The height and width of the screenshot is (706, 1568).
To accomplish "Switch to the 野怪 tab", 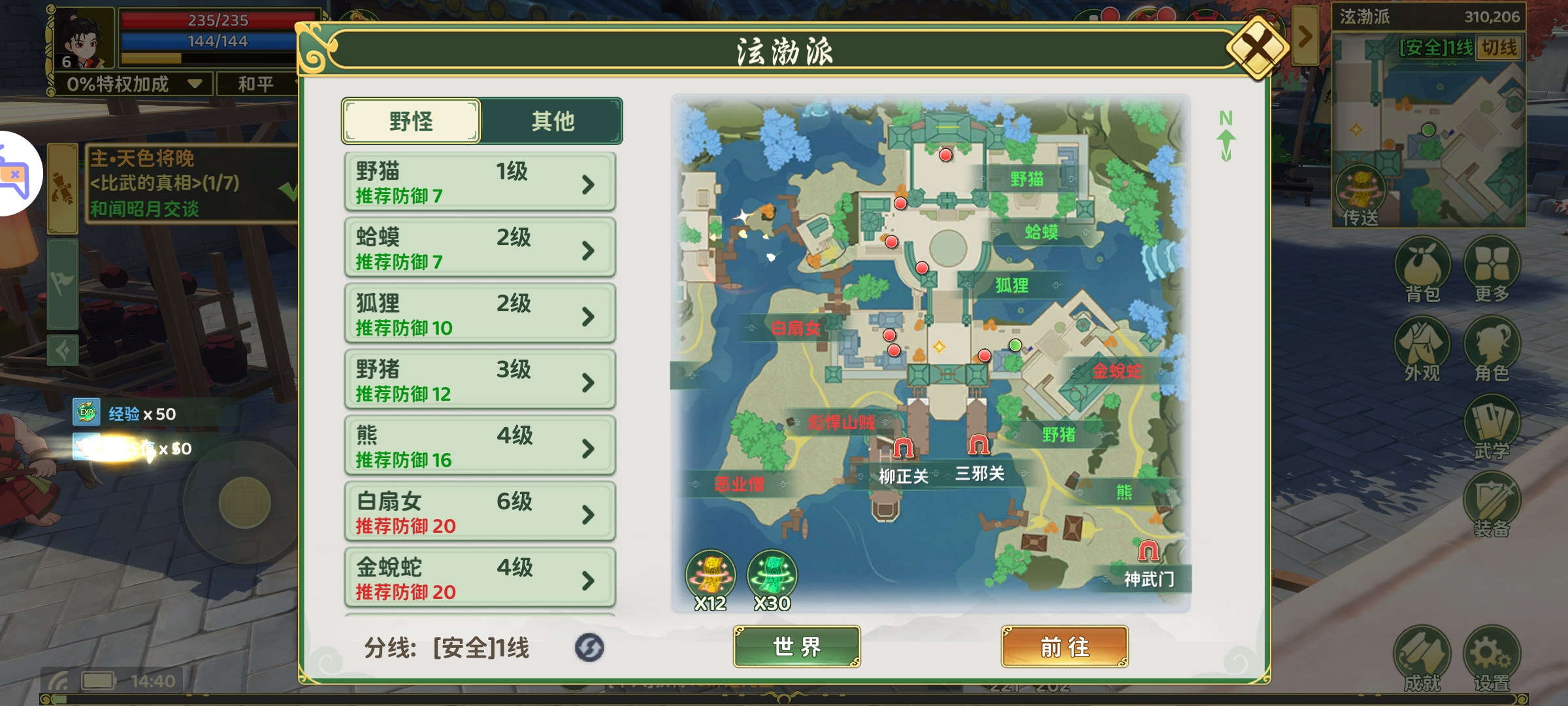I will click(411, 120).
